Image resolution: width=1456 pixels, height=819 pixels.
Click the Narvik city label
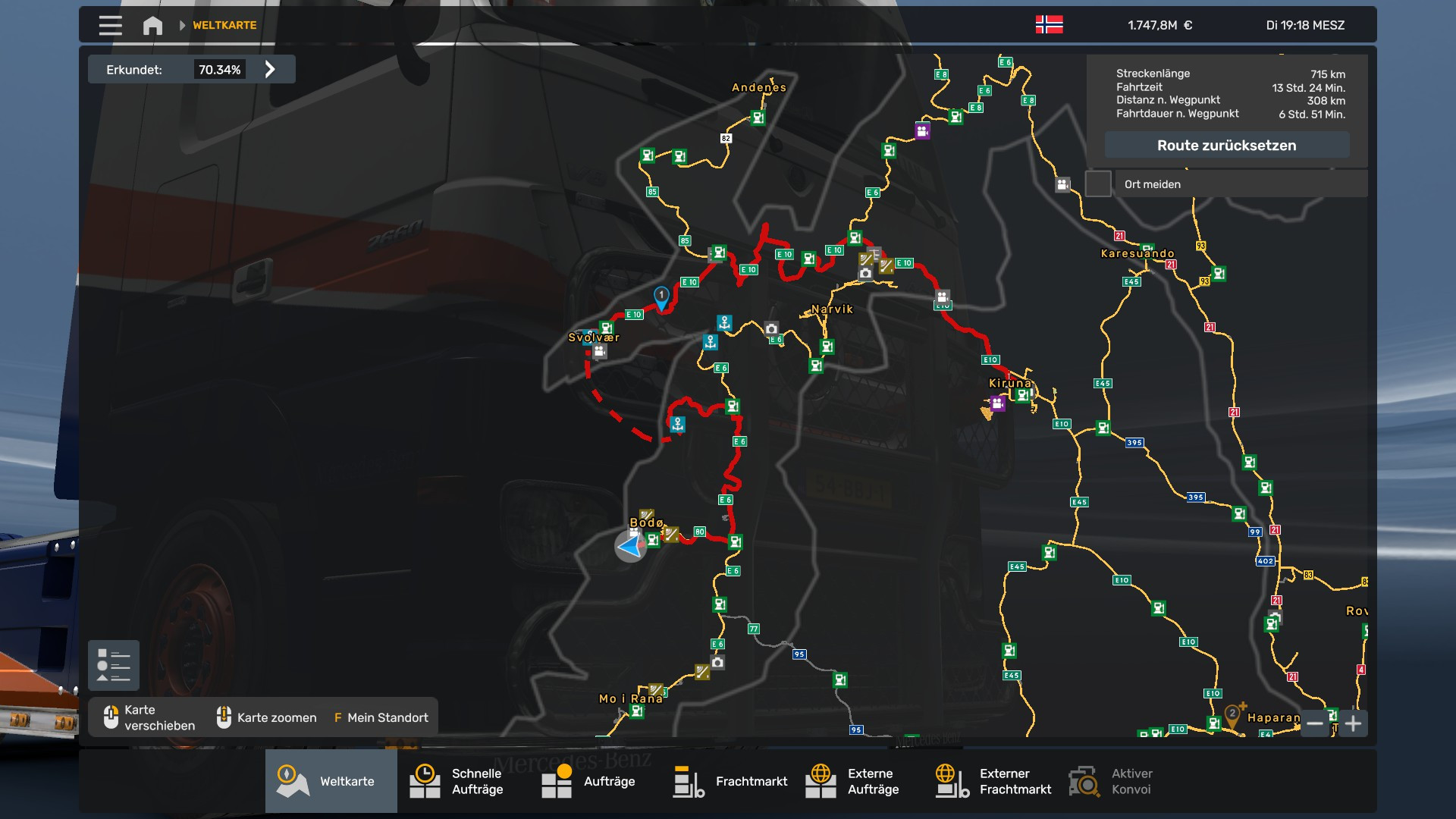[832, 309]
